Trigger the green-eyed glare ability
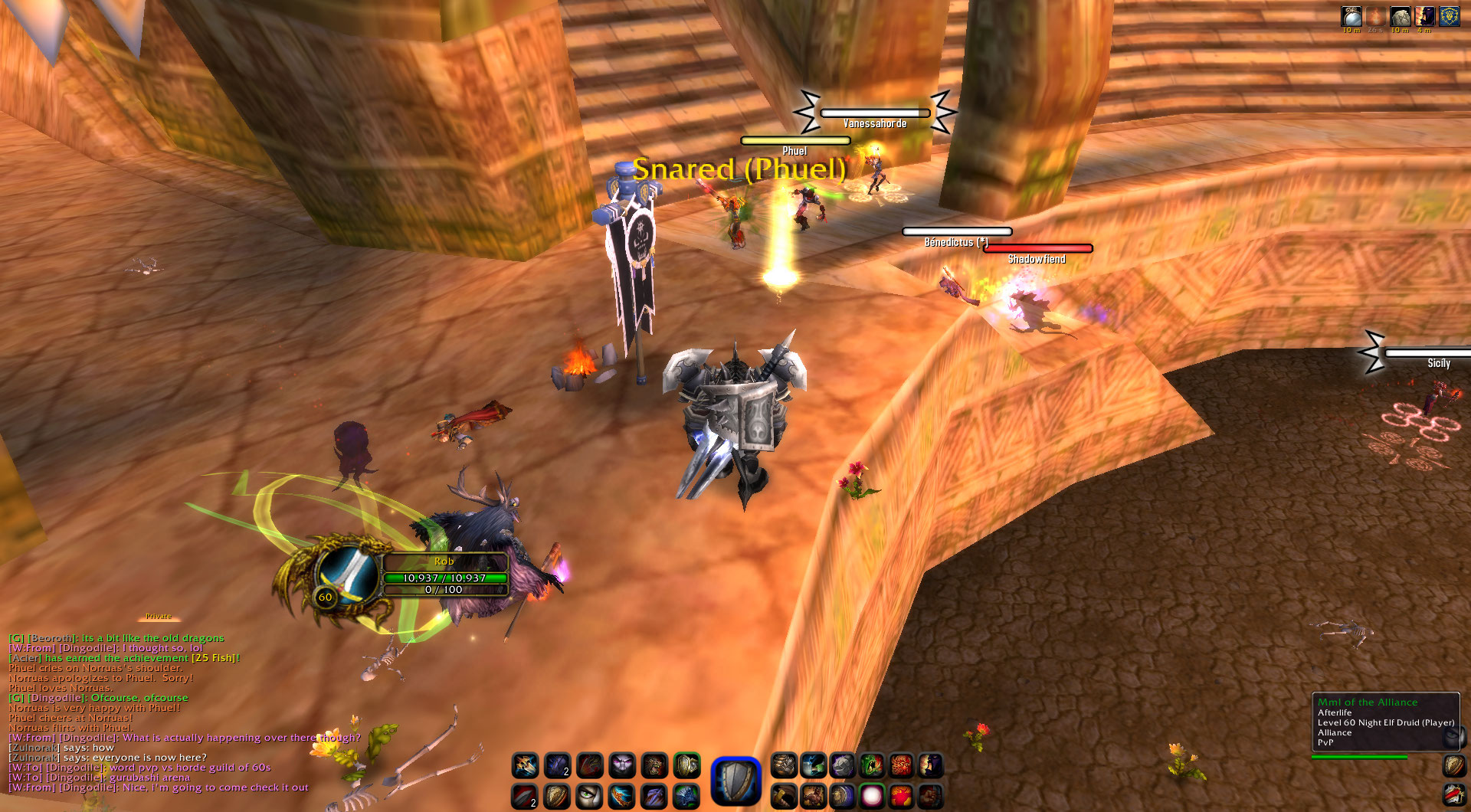 pyautogui.click(x=589, y=797)
